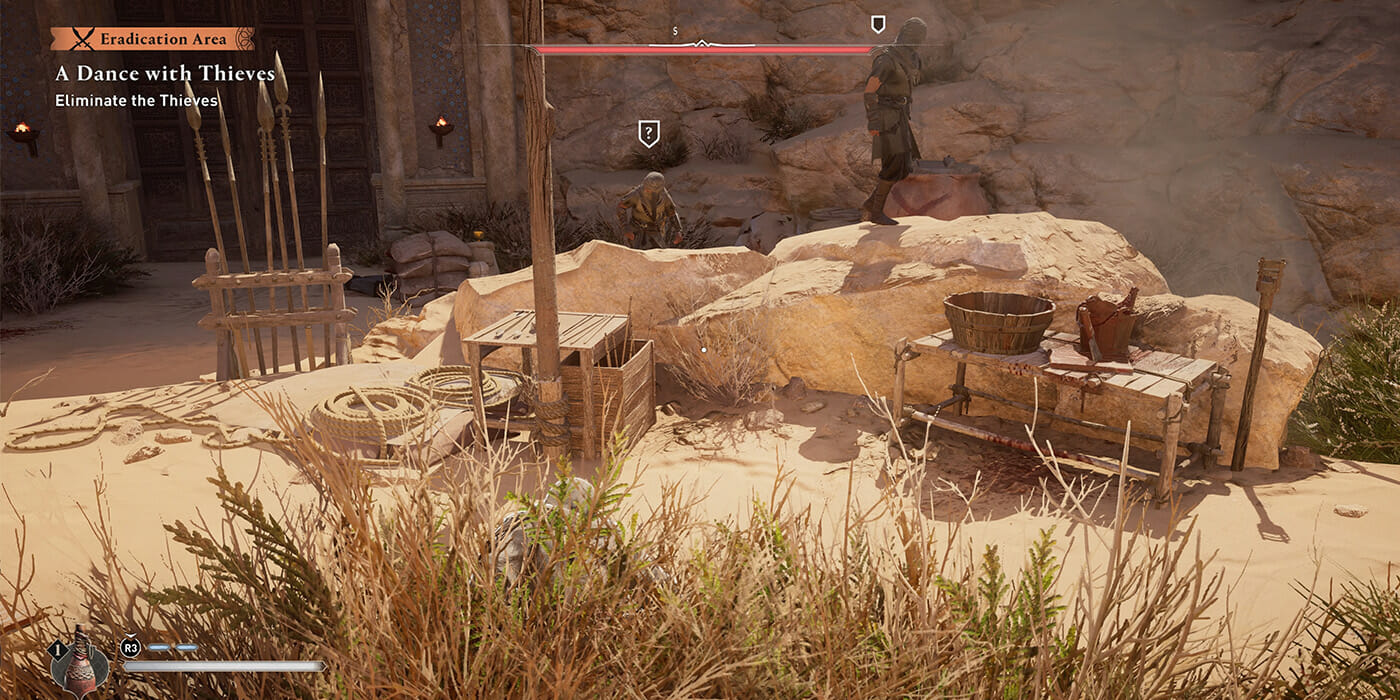Use the elixir flask slot
Image resolution: width=1400 pixels, height=700 pixels.
tap(80, 662)
